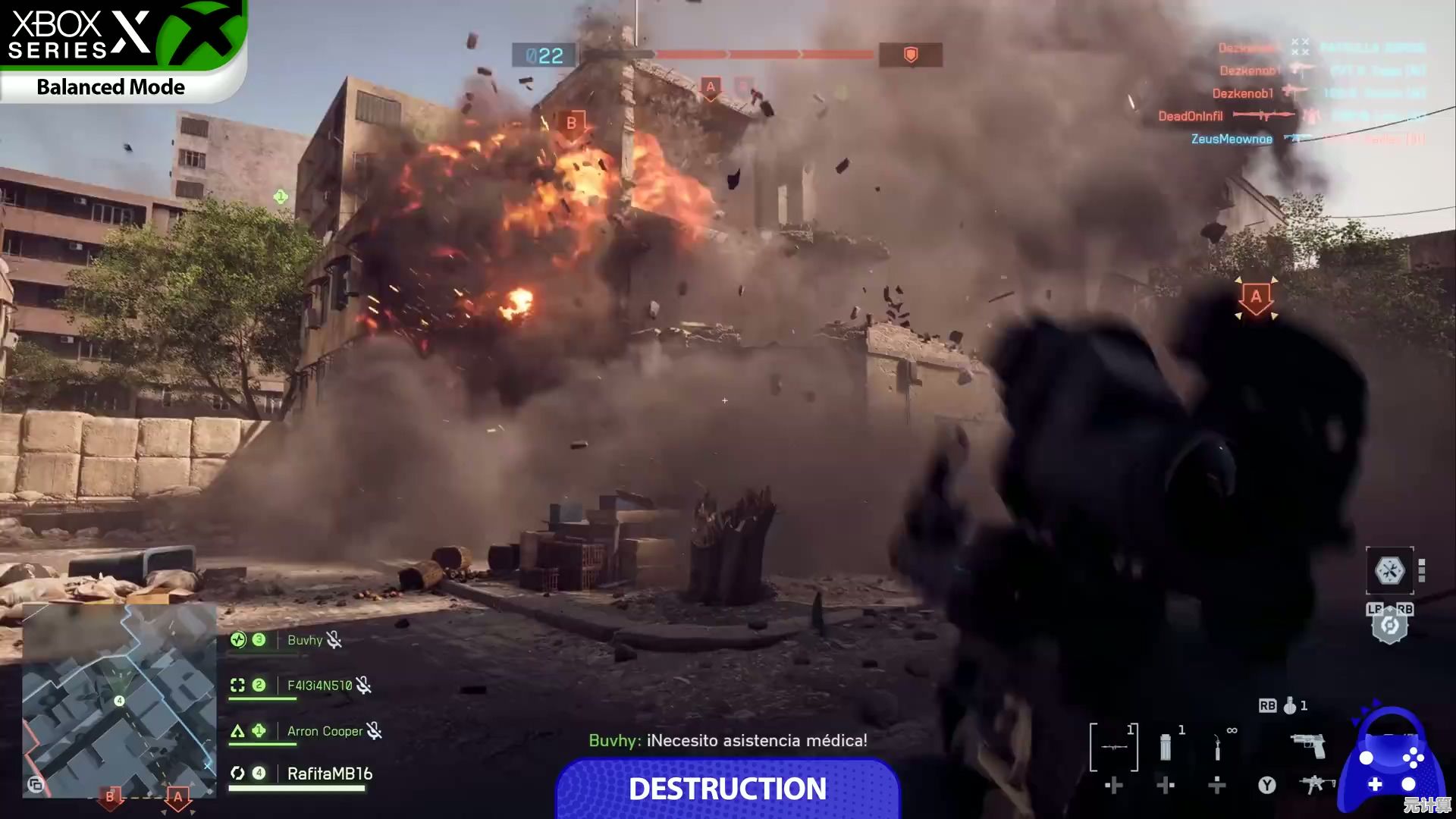The height and width of the screenshot is (819, 1456).
Task: Select squad member Buvhy
Action: point(305,641)
